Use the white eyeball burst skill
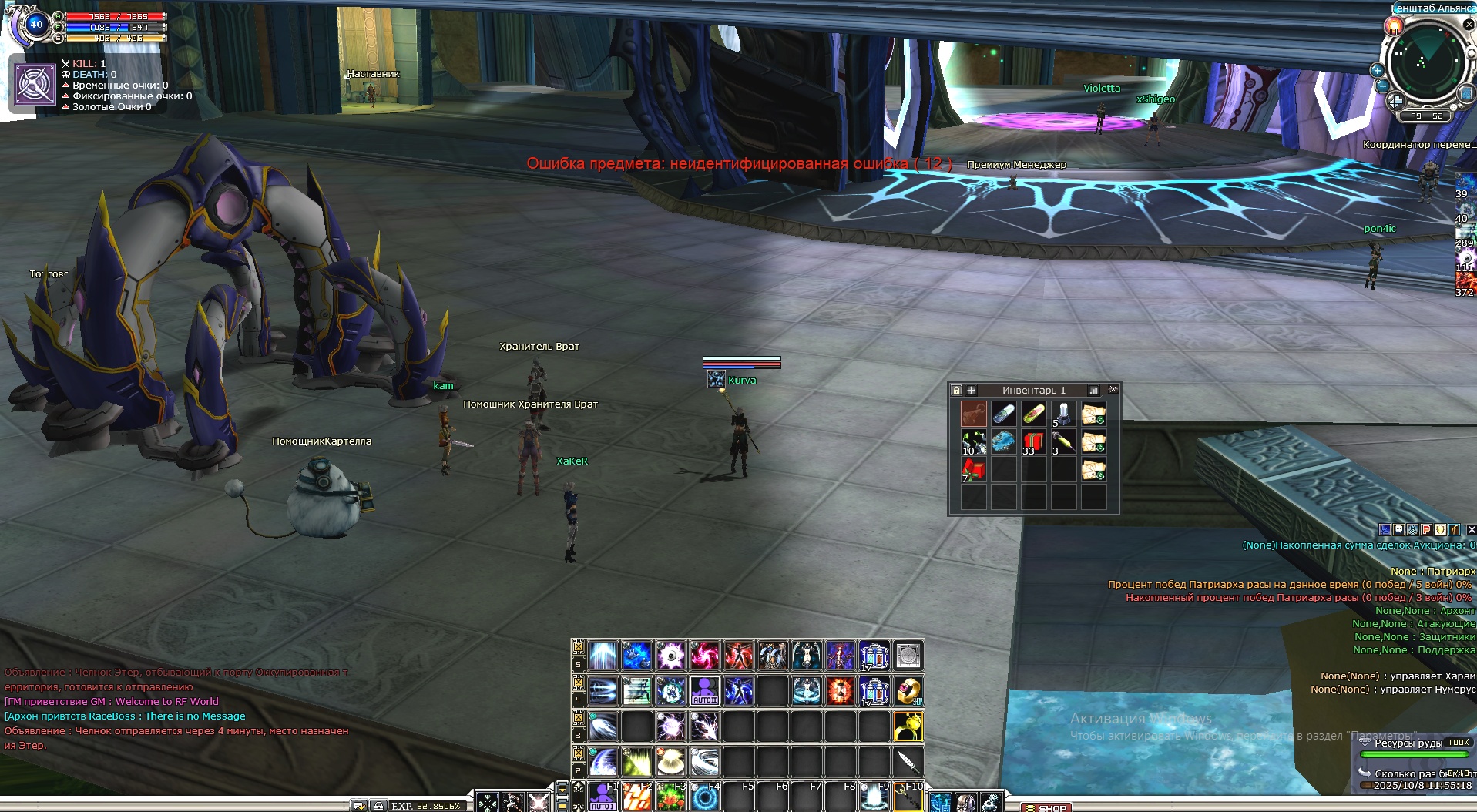The height and width of the screenshot is (812, 1477). point(670,656)
